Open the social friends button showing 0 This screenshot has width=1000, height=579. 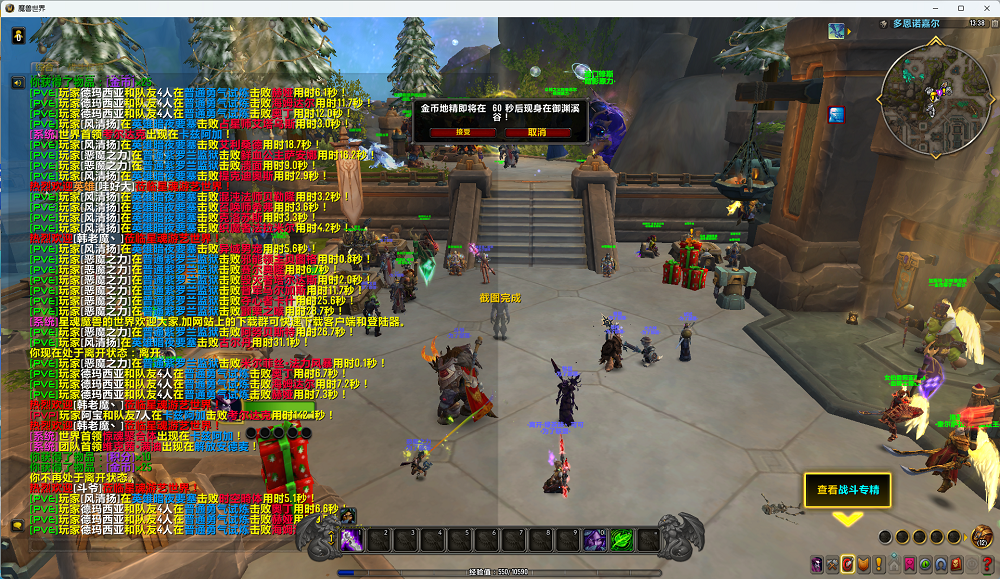[19, 36]
